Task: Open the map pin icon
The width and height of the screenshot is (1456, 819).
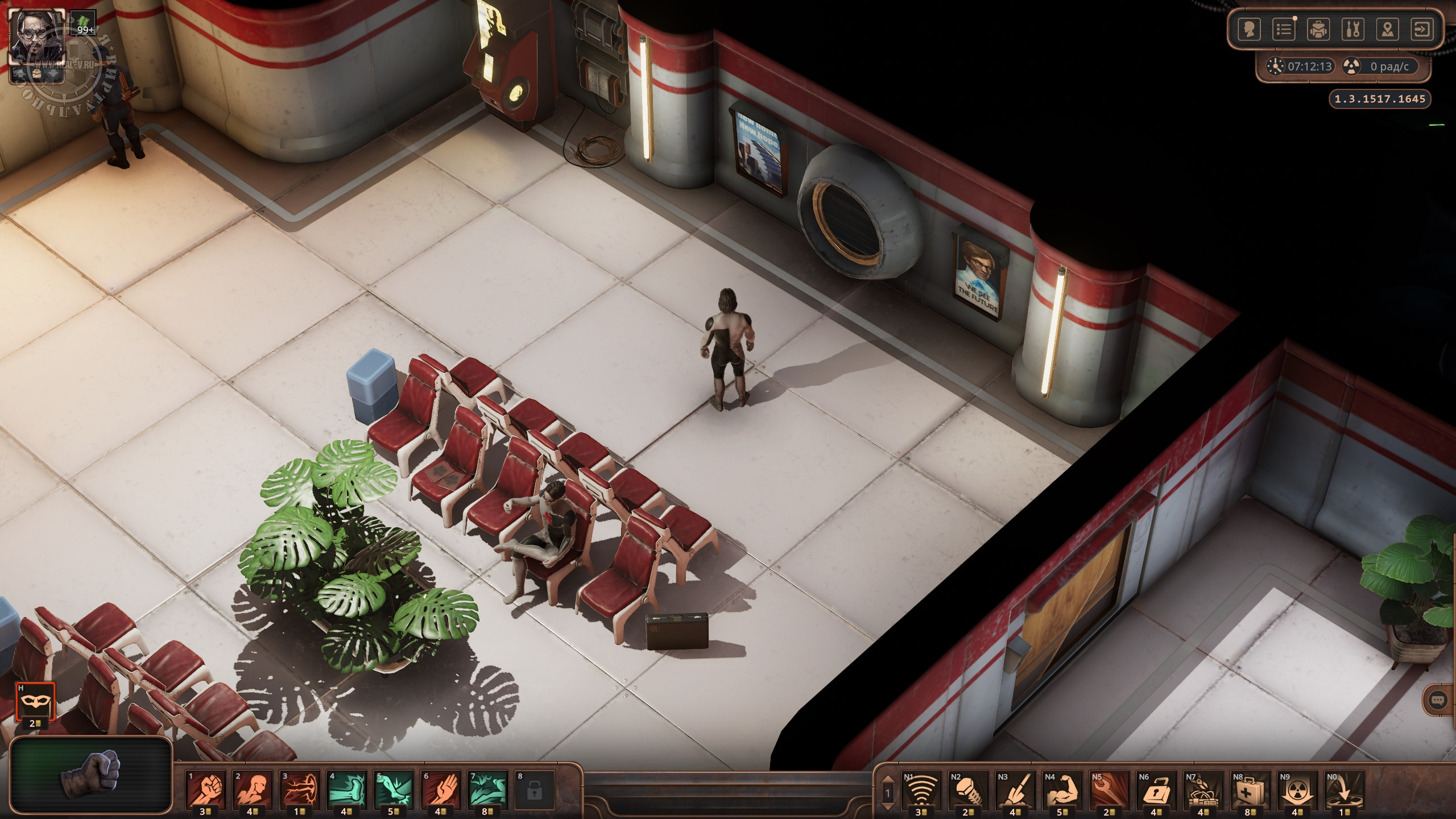Action: (x=1388, y=30)
